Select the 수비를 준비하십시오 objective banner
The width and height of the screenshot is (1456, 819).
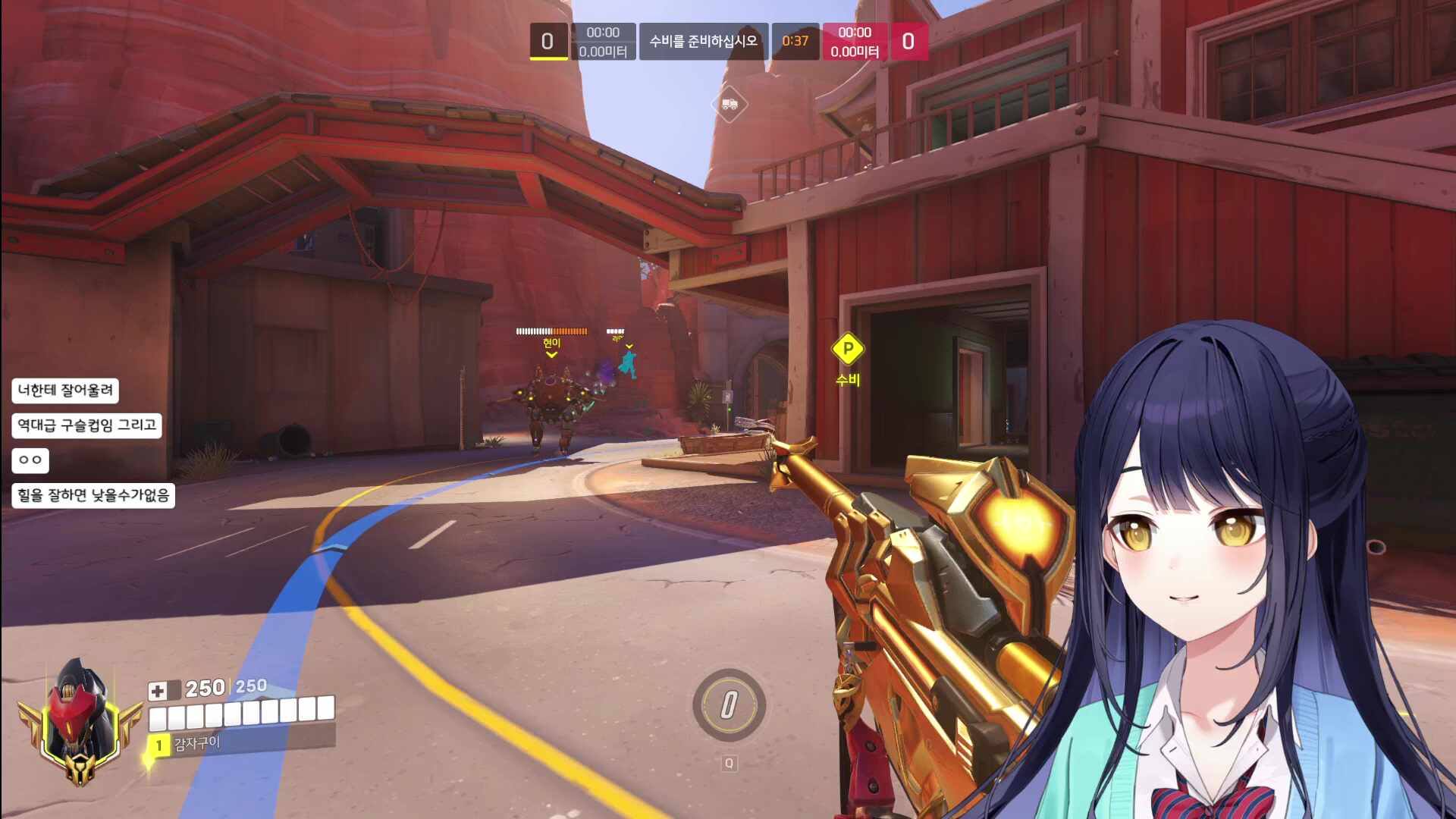pos(703,41)
